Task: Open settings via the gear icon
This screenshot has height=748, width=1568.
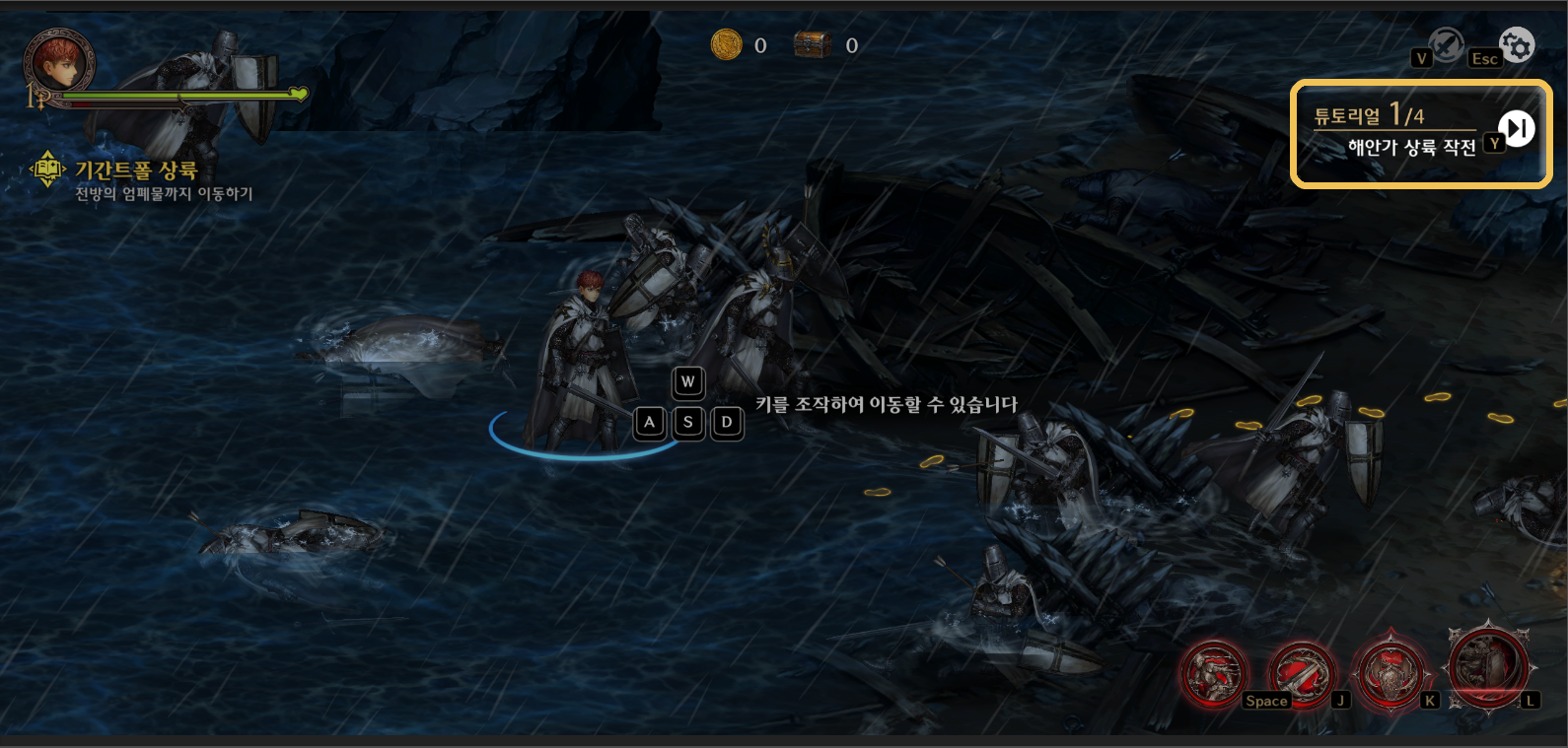Action: [1517, 44]
